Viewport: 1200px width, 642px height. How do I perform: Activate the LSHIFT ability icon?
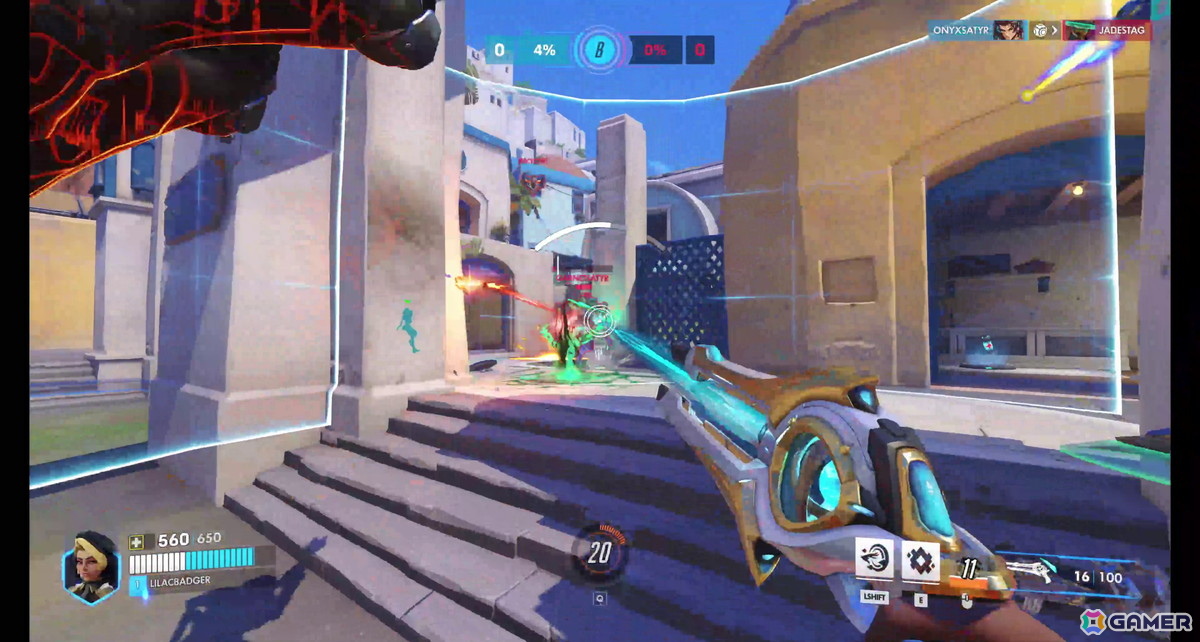coord(875,560)
